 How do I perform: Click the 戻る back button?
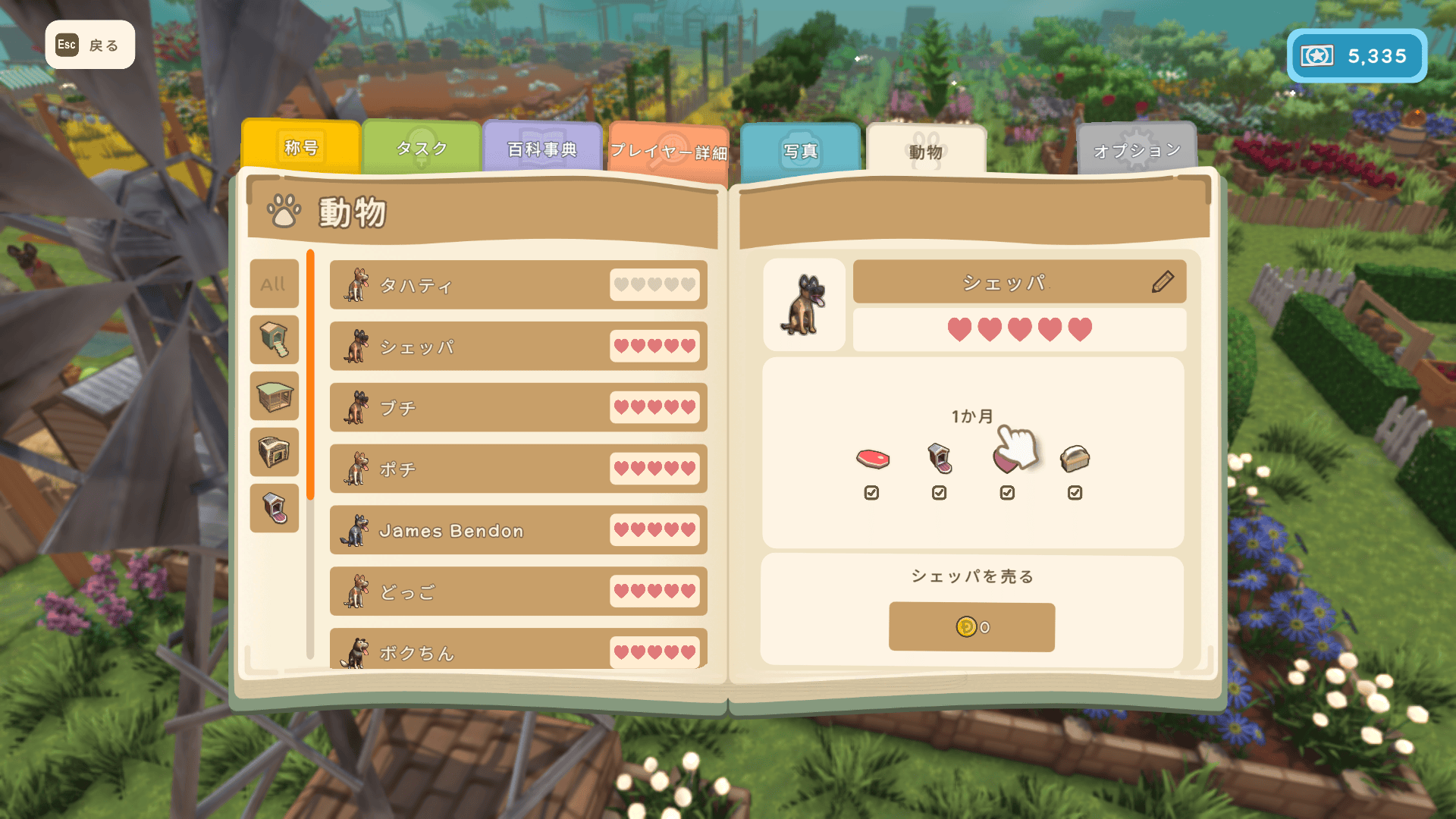89,45
